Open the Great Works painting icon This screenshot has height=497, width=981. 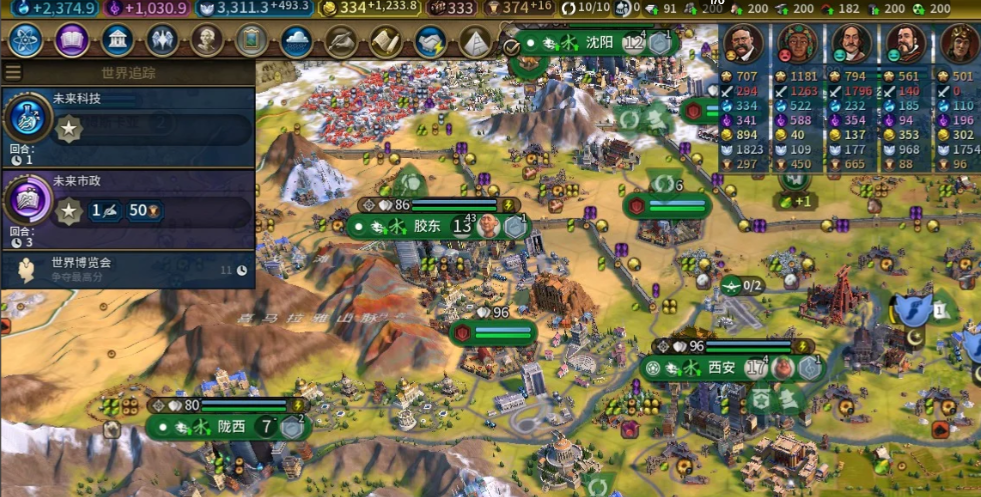pos(252,41)
